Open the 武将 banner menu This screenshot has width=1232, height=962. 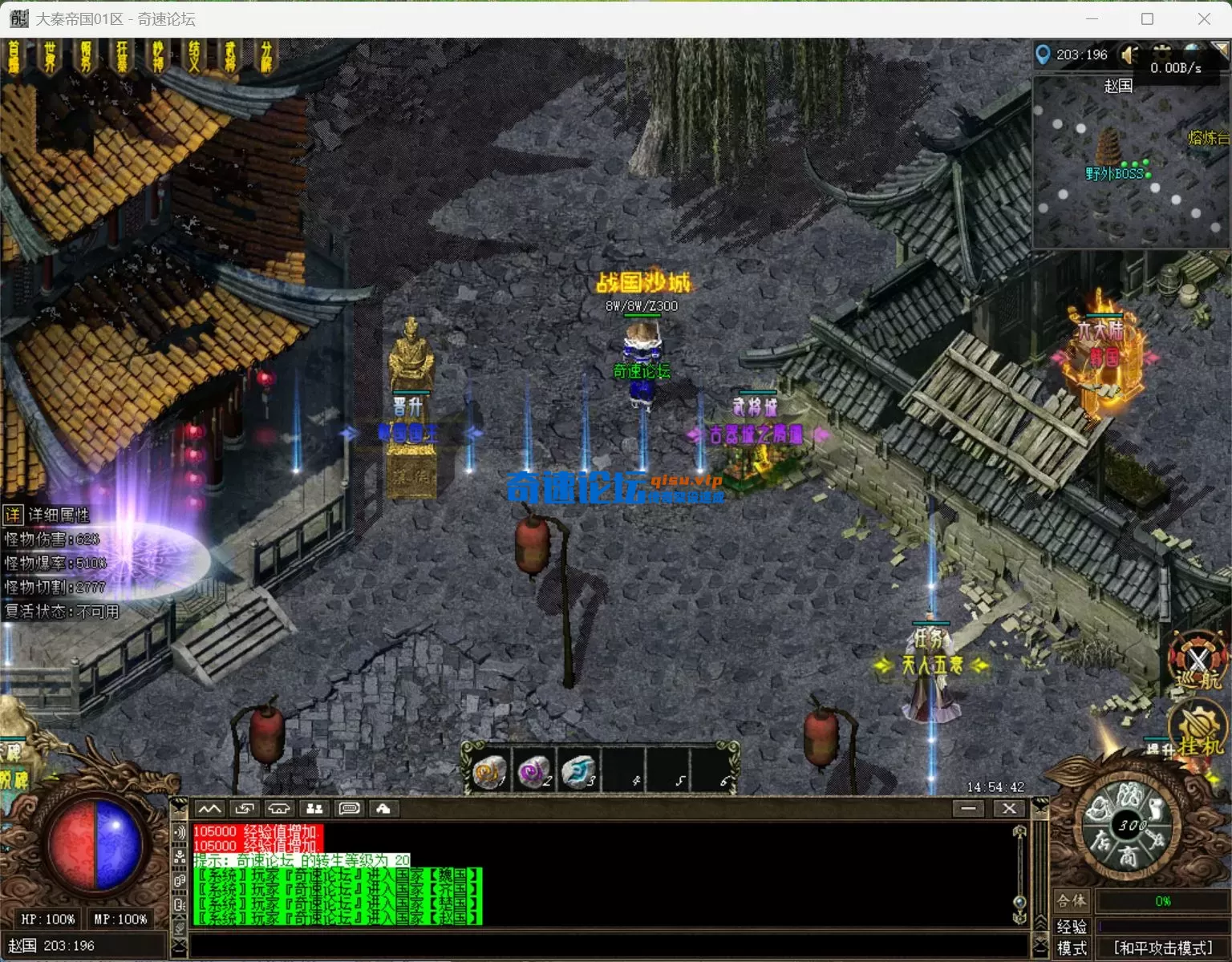click(x=230, y=58)
